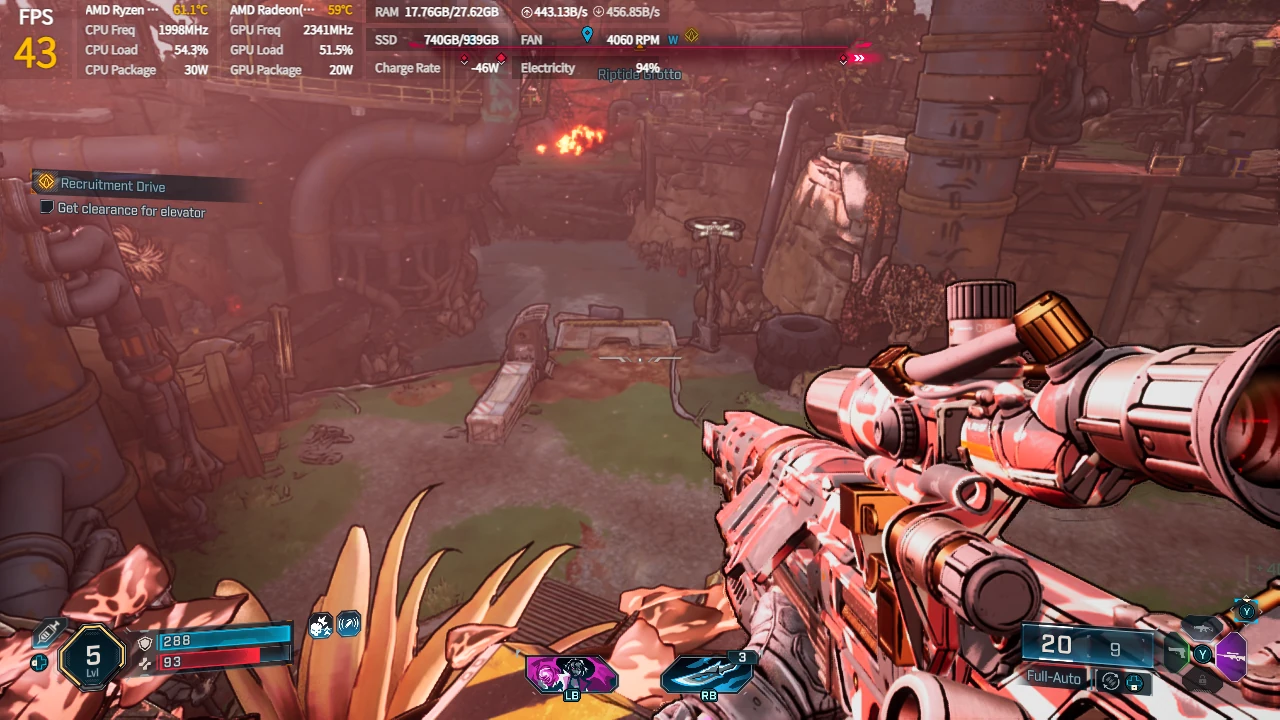Viewport: 1280px width, 720px height.
Task: Click the red health bar showing 93
Action: coord(209,659)
